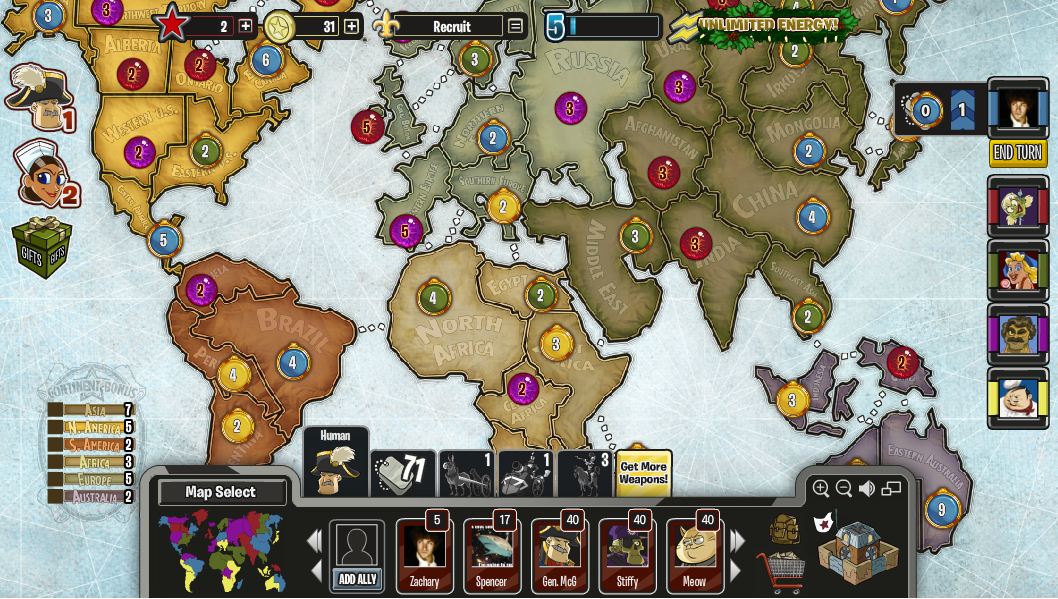Click the Add Ally slot

tap(357, 556)
